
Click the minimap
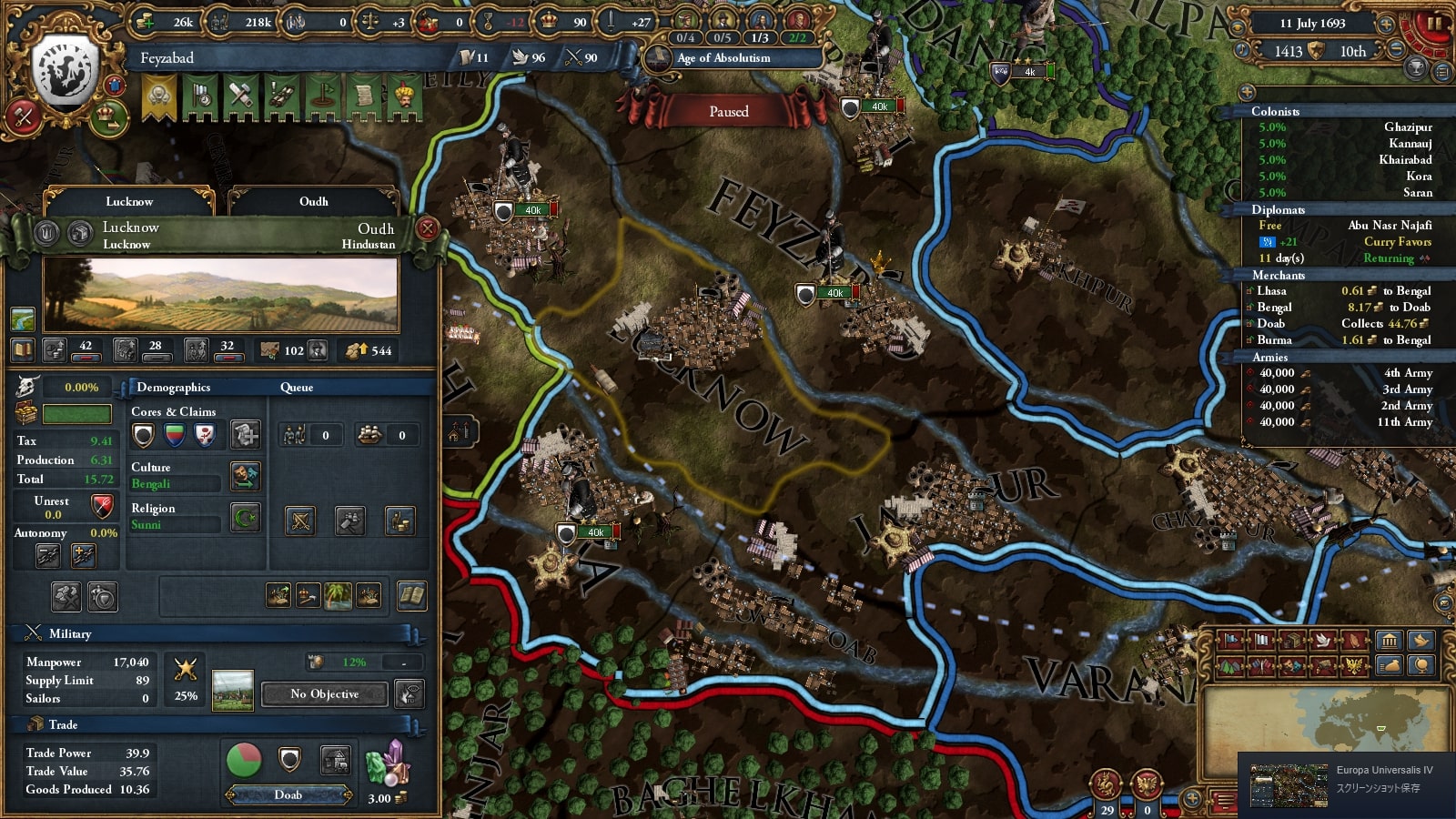[x=1325, y=719]
